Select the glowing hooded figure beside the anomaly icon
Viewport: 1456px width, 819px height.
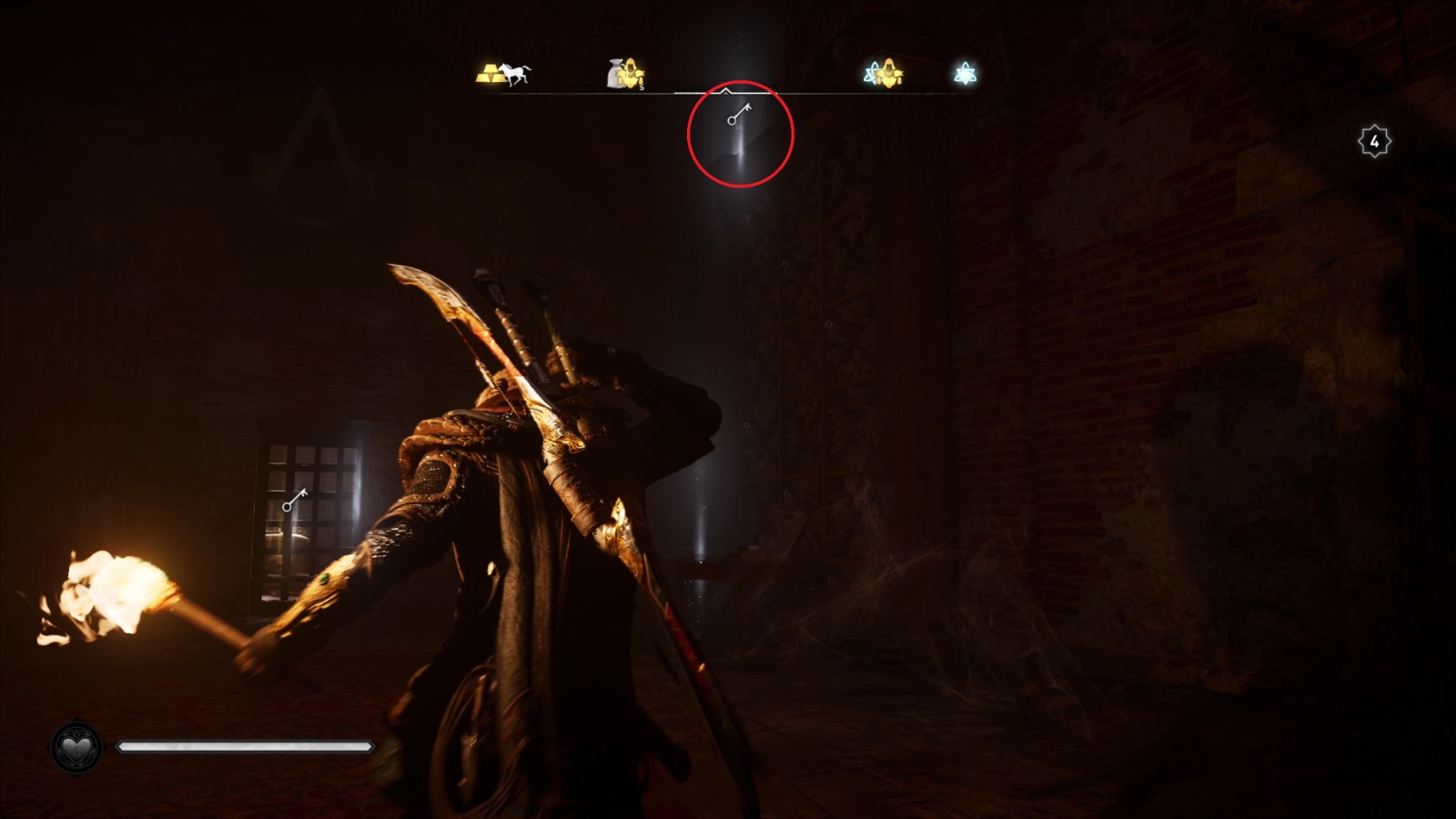pyautogui.click(x=887, y=73)
